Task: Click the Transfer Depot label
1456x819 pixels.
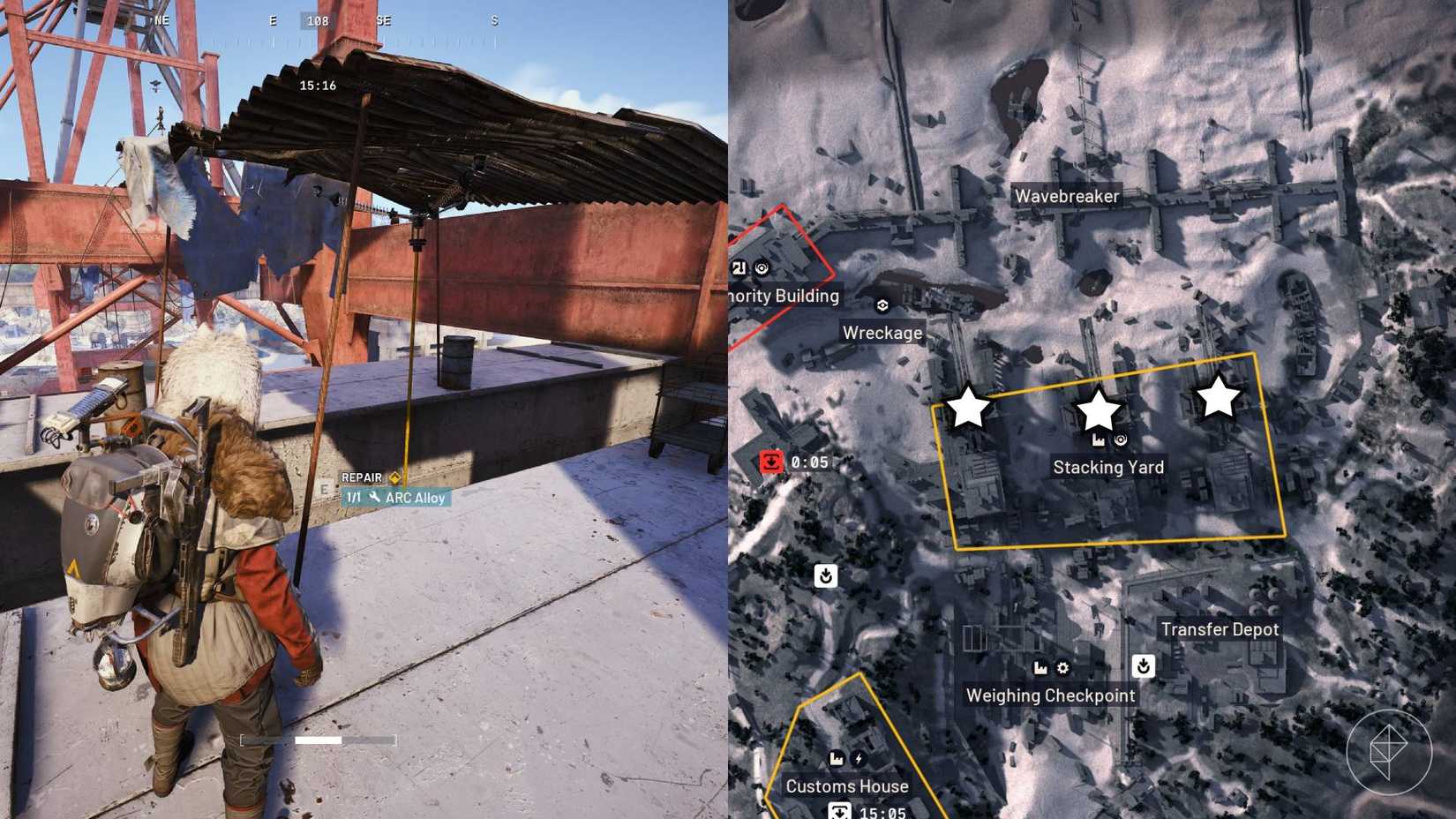Action: [x=1220, y=629]
